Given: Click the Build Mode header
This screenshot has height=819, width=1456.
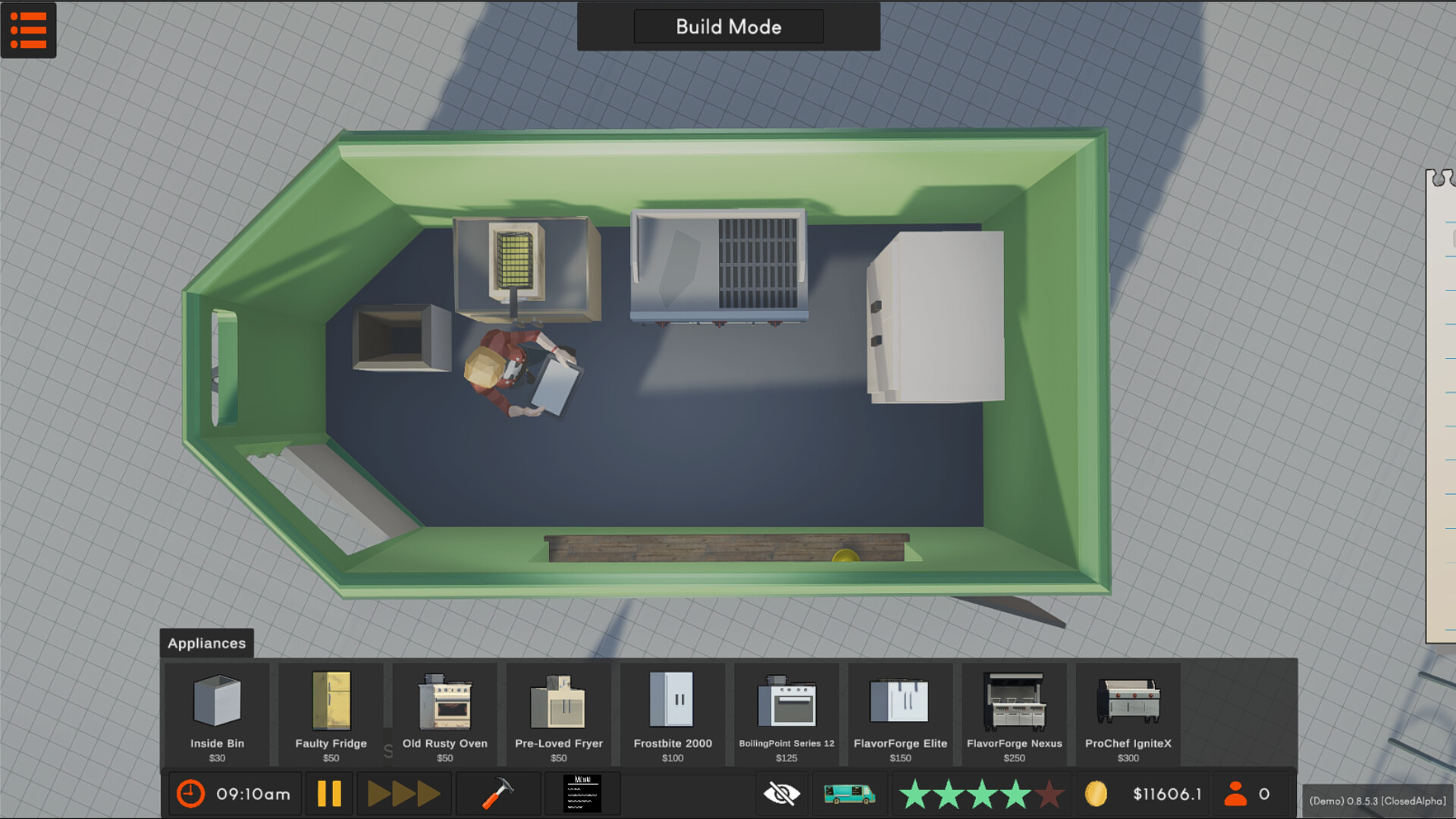Looking at the screenshot, I should click(x=728, y=27).
